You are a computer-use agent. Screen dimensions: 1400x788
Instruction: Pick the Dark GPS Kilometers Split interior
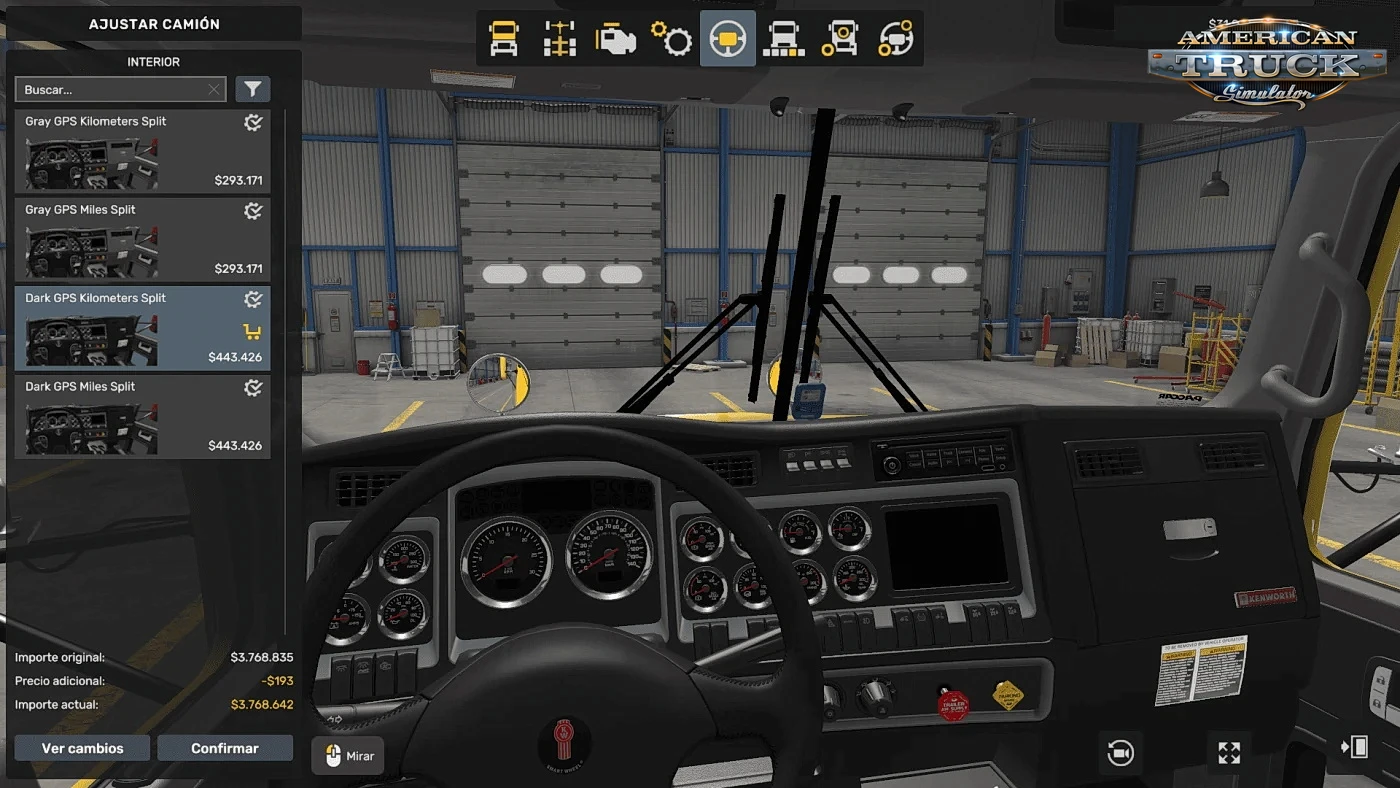[x=142, y=328]
